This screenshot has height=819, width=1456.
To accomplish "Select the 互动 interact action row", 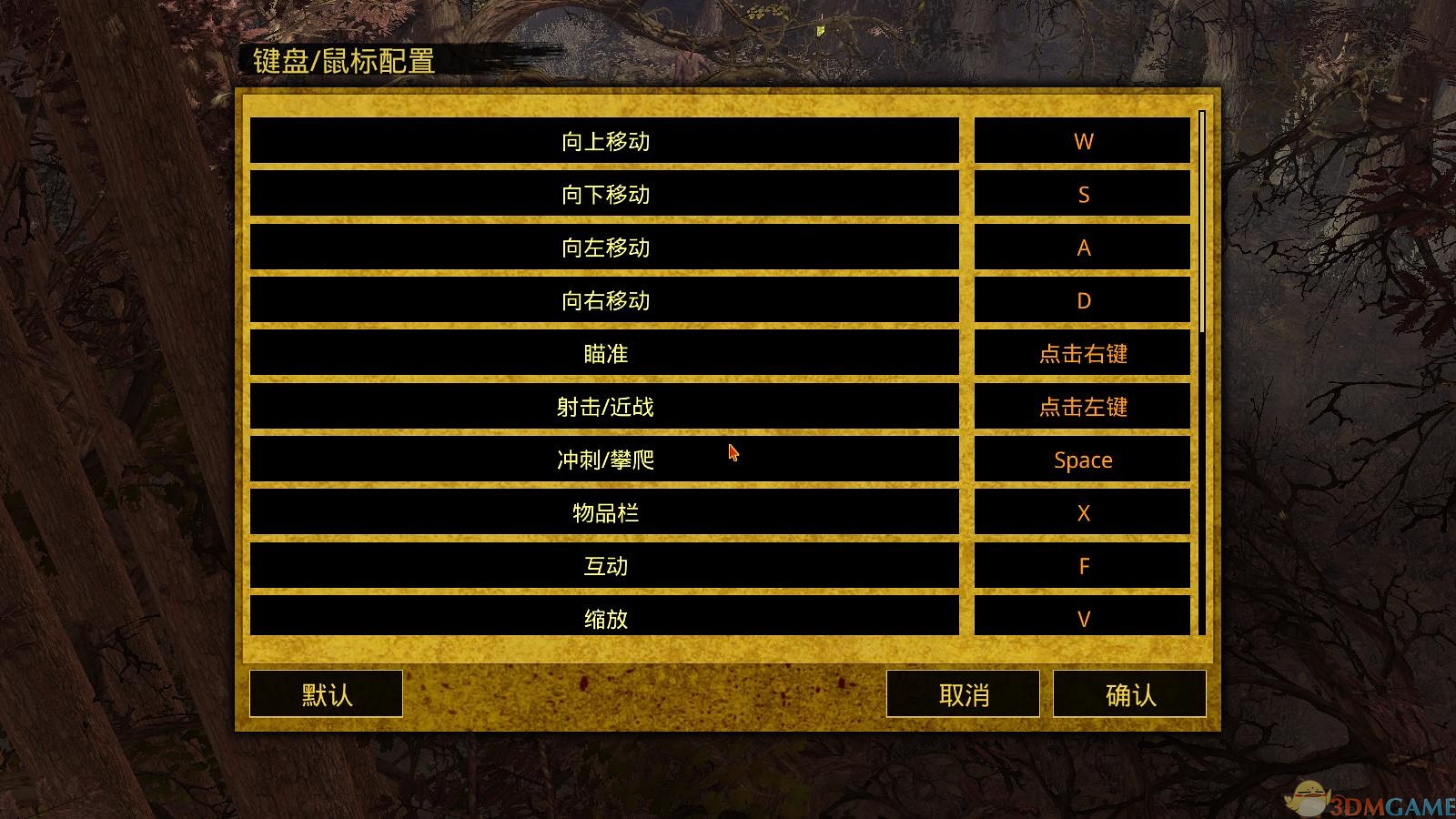I will pyautogui.click(x=605, y=566).
